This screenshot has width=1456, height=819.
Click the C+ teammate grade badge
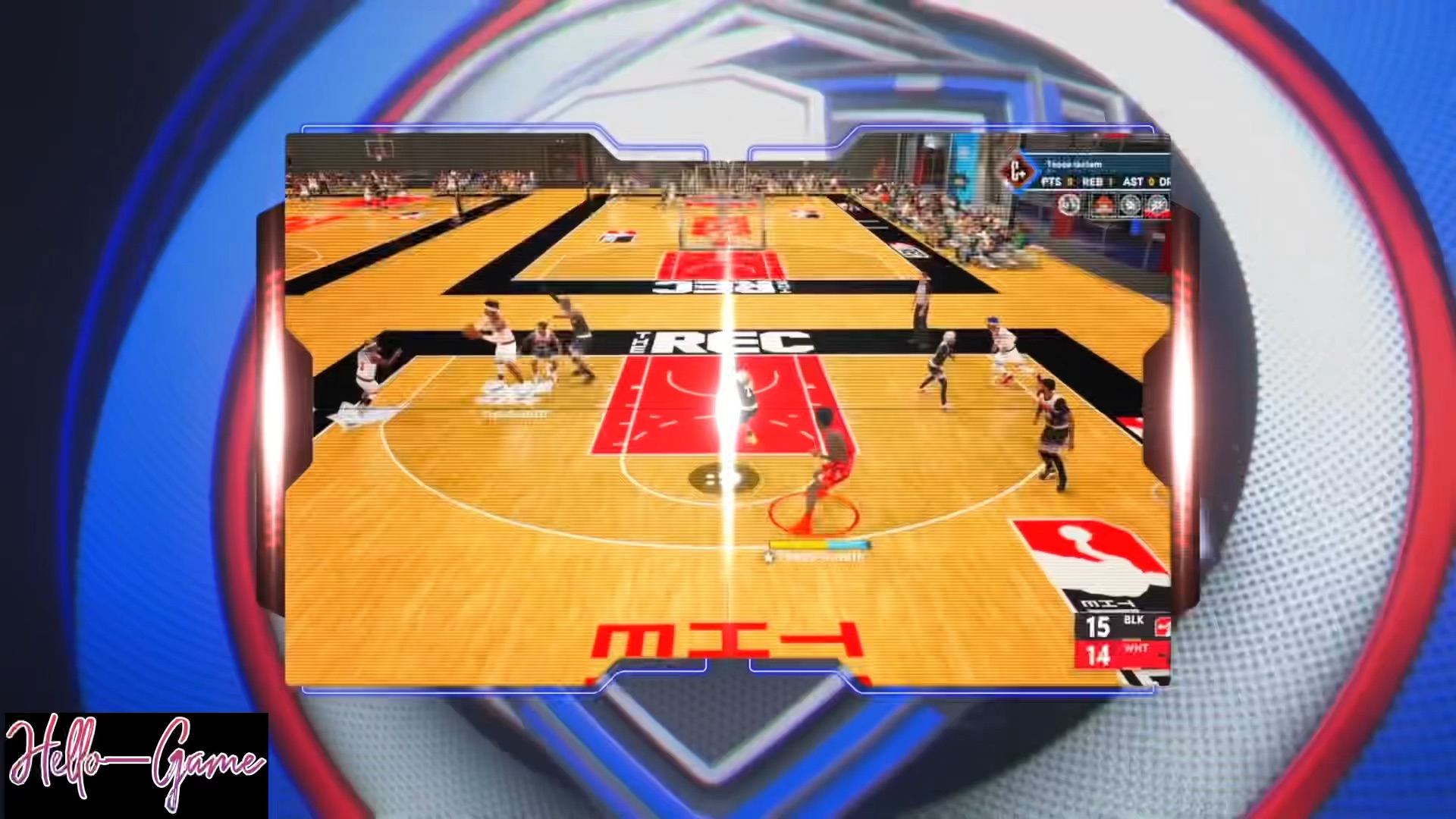[x=1015, y=173]
